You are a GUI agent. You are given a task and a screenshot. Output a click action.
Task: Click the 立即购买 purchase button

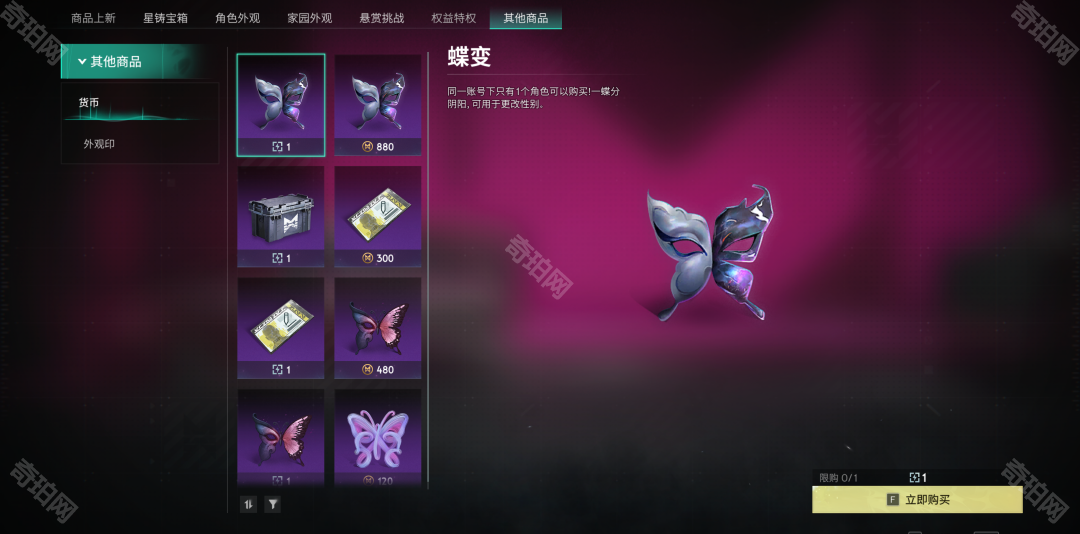click(x=917, y=499)
